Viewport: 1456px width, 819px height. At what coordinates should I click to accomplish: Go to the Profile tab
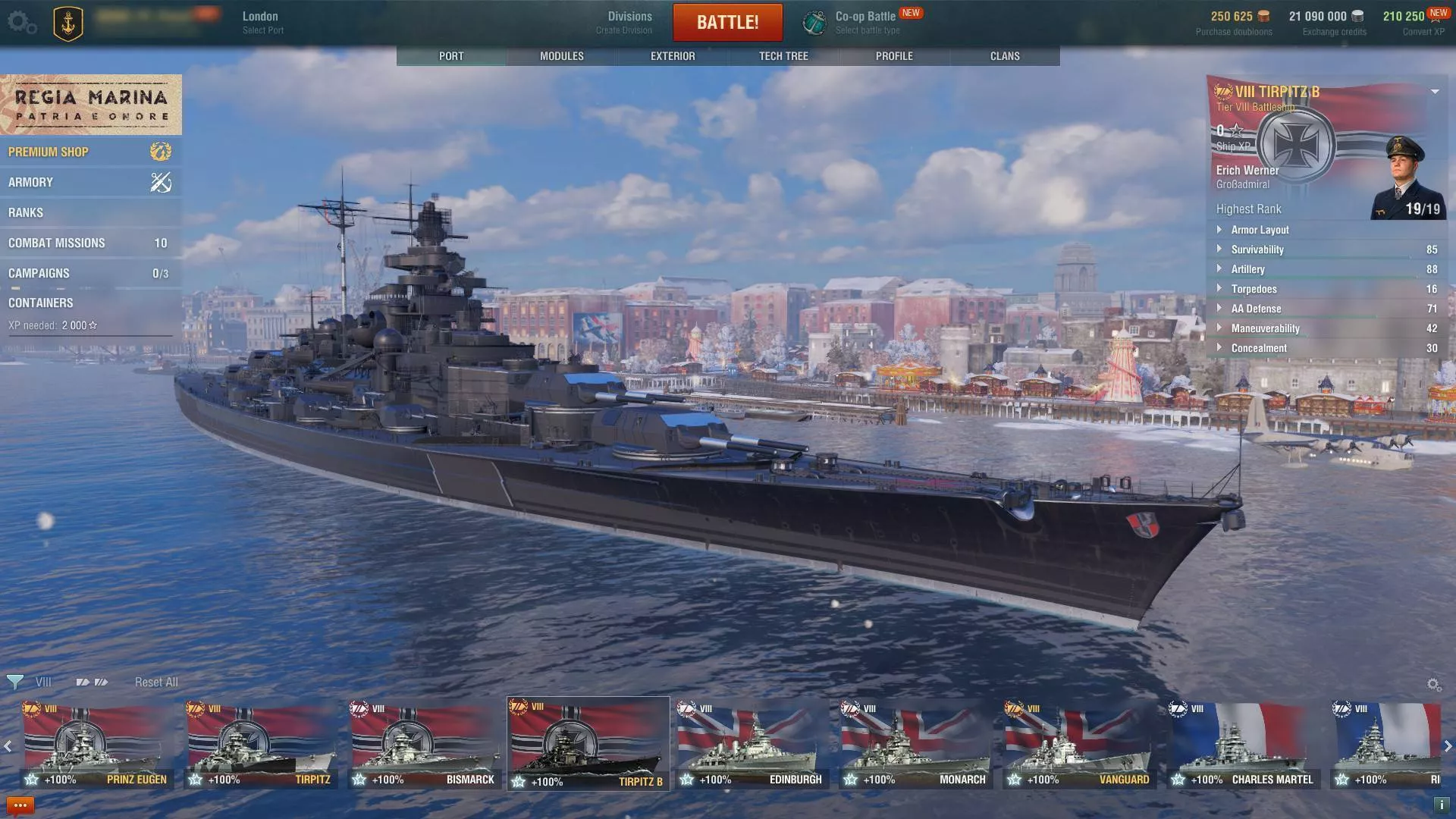[x=894, y=56]
